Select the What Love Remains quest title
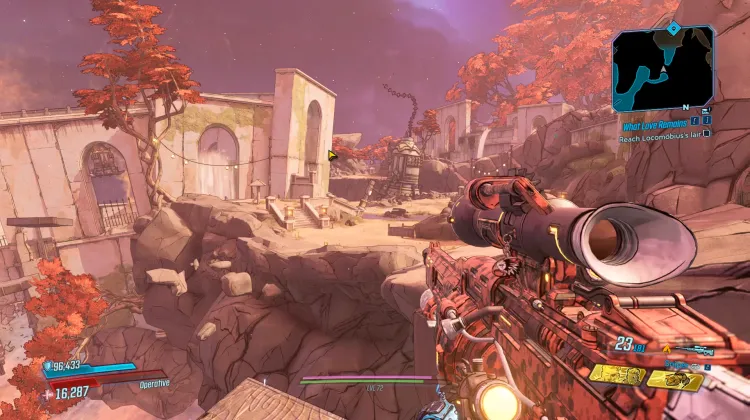 tap(657, 126)
